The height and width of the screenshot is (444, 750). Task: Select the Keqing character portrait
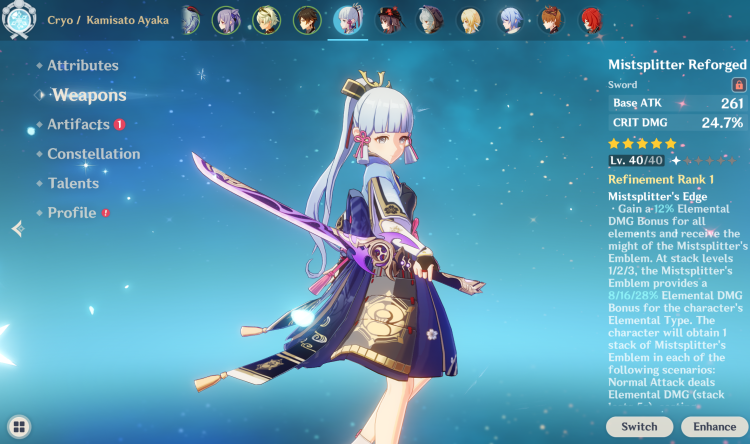point(226,19)
